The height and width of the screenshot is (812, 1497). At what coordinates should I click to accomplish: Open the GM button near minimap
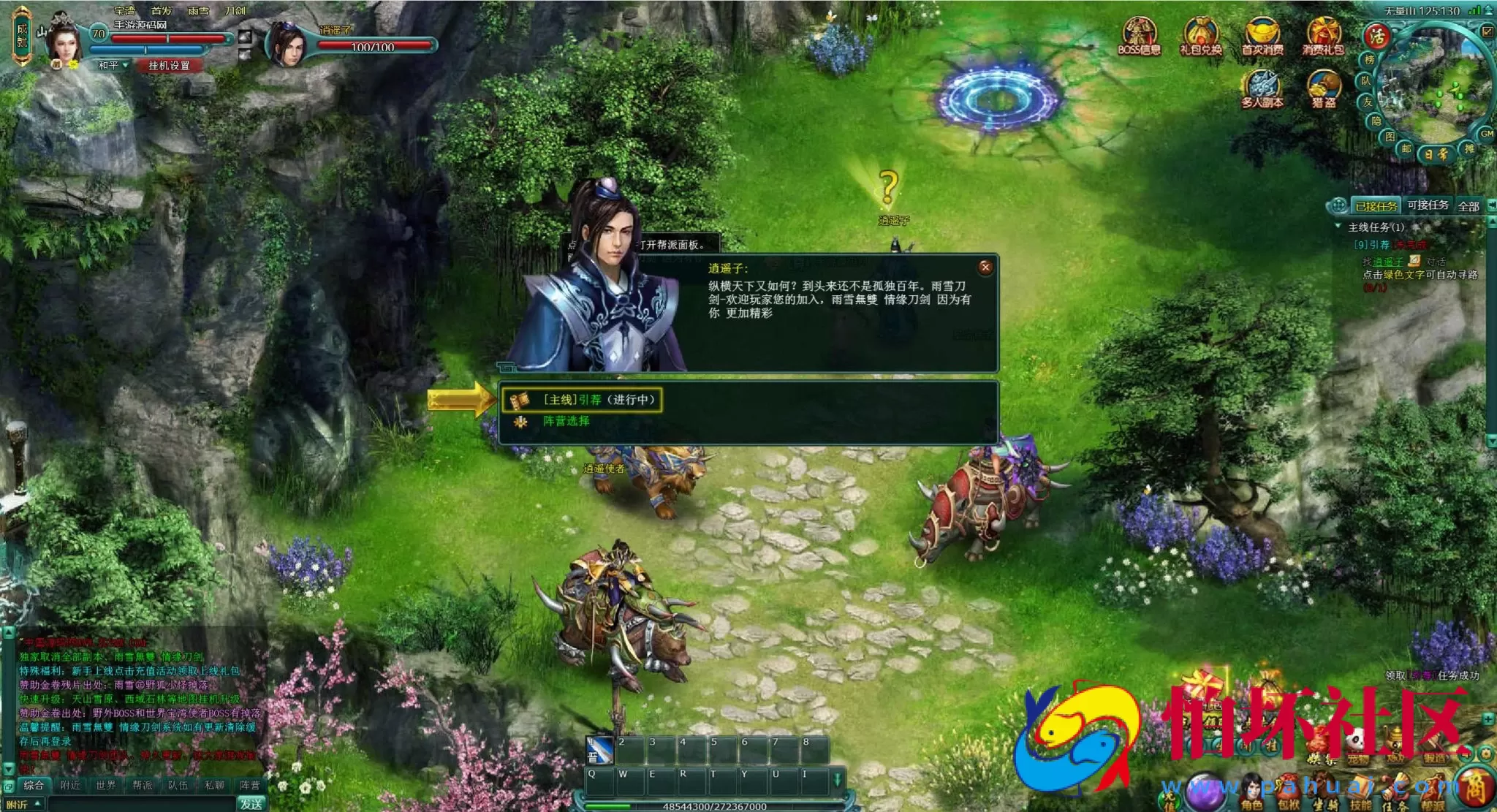coord(1487,134)
